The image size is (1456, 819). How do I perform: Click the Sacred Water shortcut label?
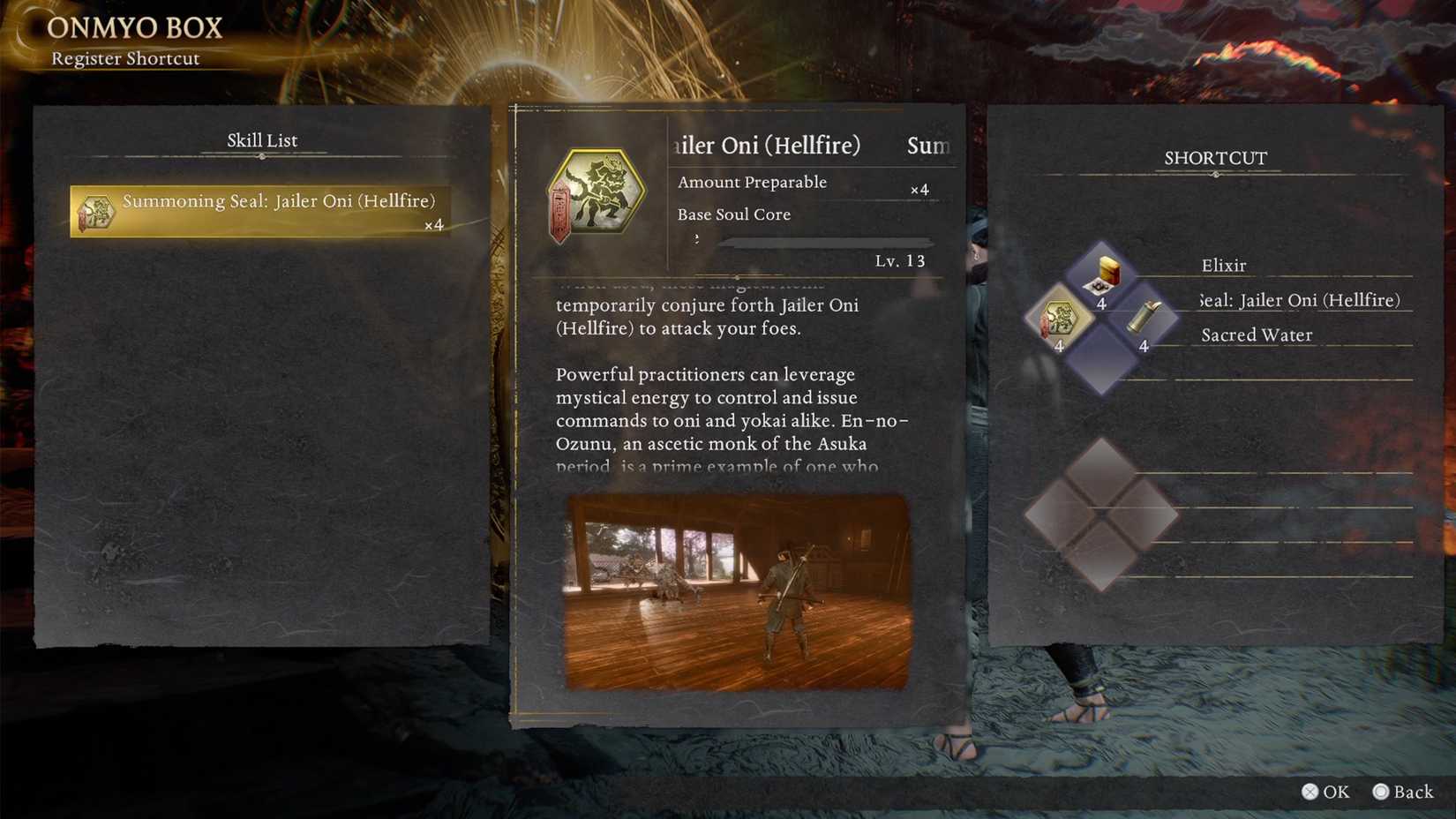[1256, 334]
